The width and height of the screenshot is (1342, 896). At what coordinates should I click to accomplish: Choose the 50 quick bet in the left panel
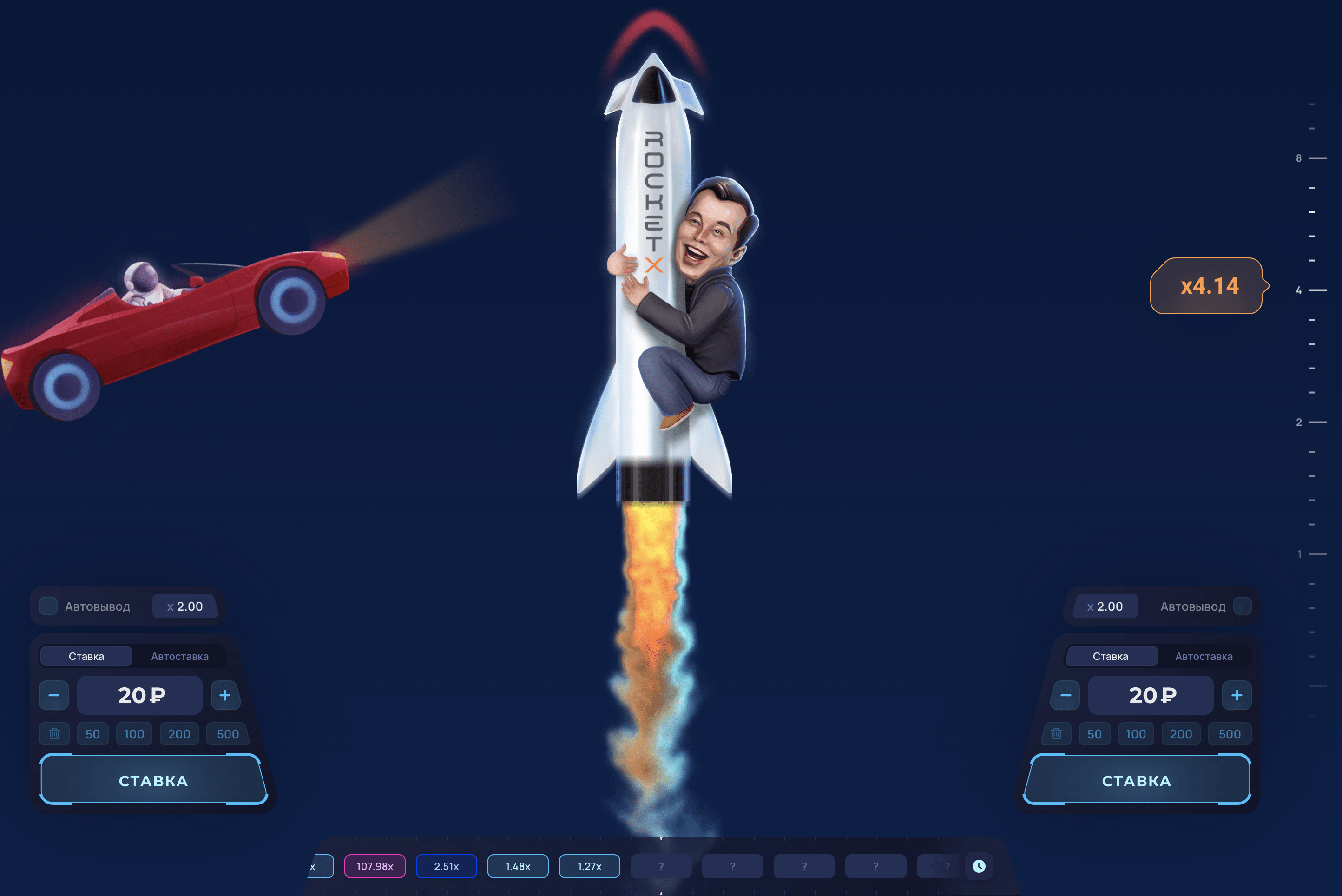tap(92, 734)
